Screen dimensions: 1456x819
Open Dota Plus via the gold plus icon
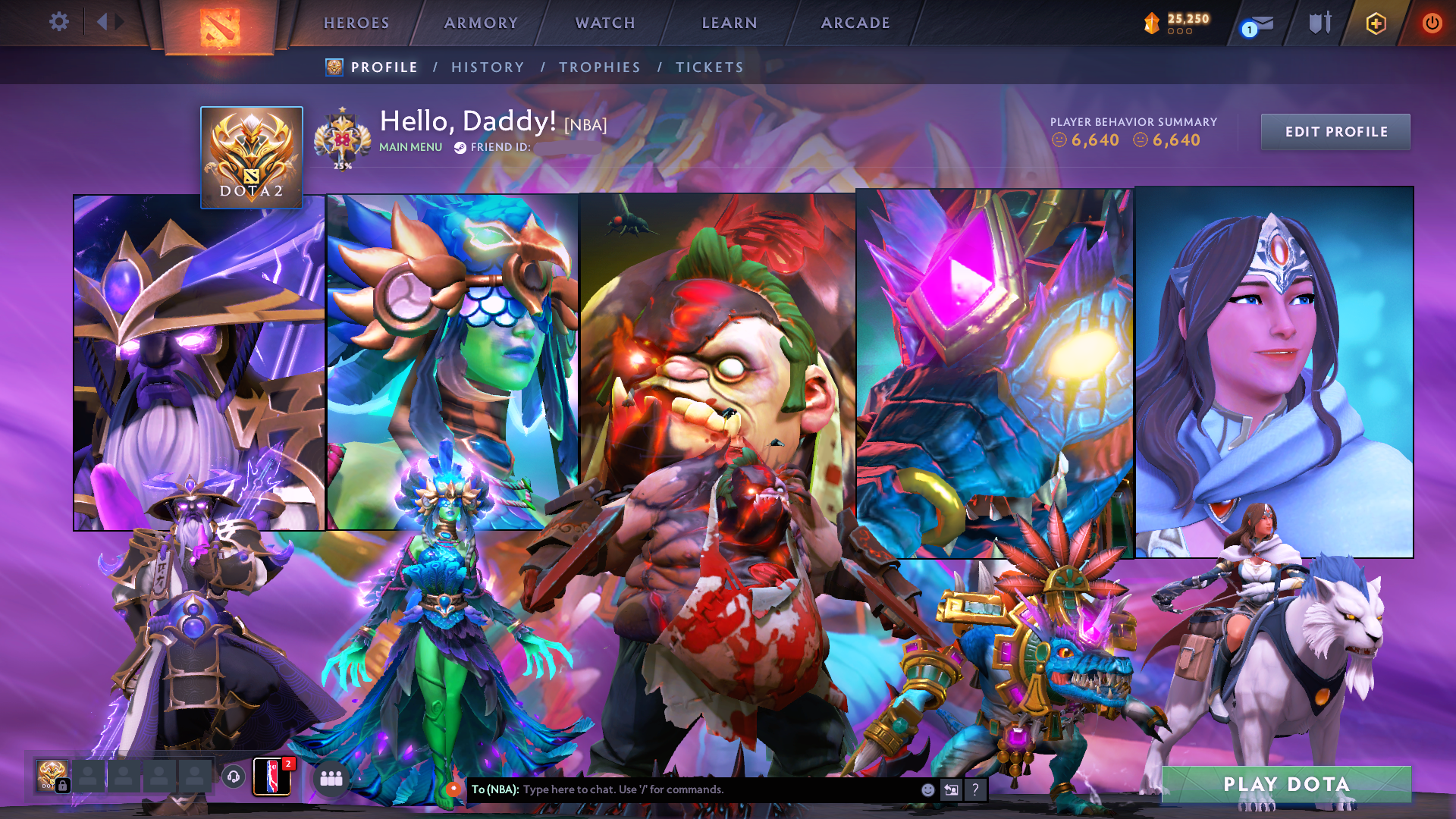coord(1375,22)
